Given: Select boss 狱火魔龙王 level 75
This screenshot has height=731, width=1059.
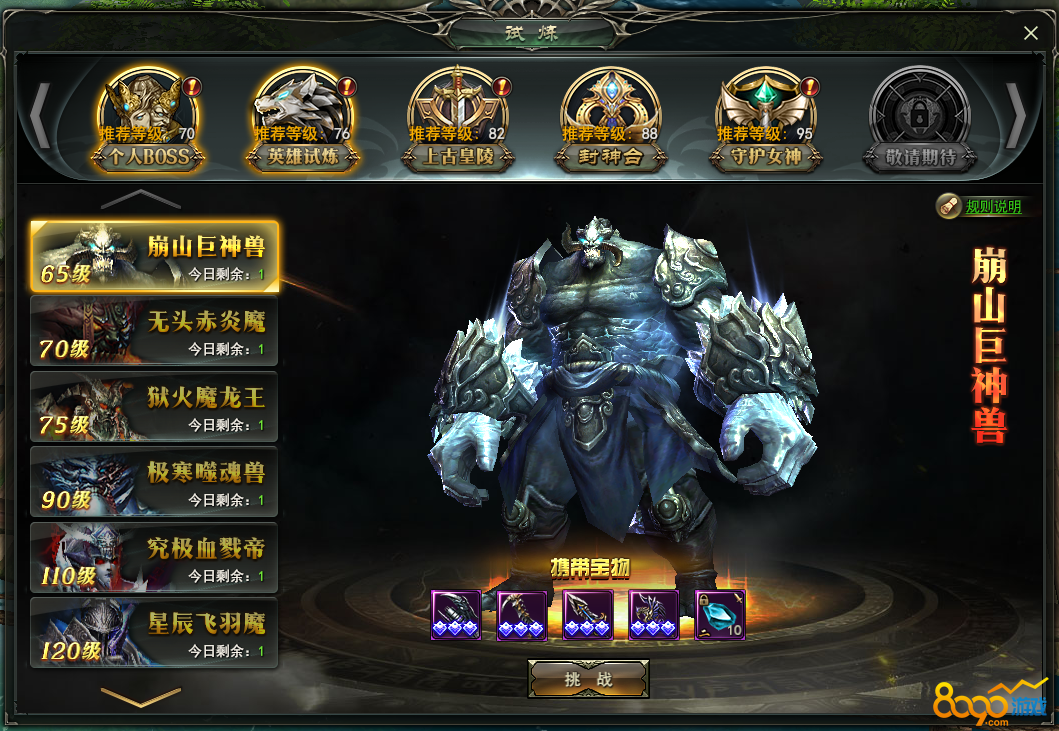Looking at the screenshot, I should tap(155, 406).
